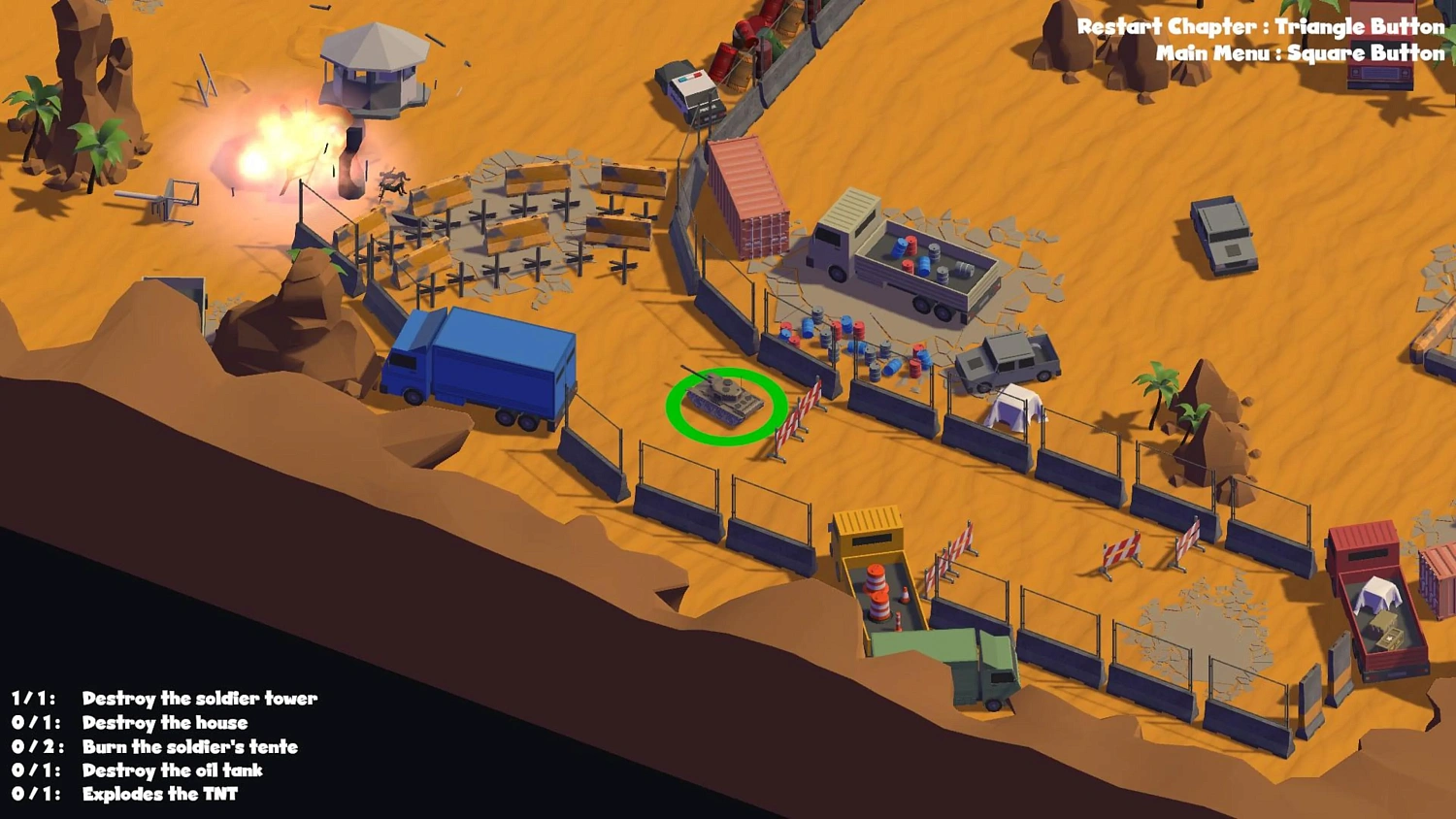Toggle the objective Destroy the house
Viewport: 1456px width, 819px height.
(x=166, y=722)
